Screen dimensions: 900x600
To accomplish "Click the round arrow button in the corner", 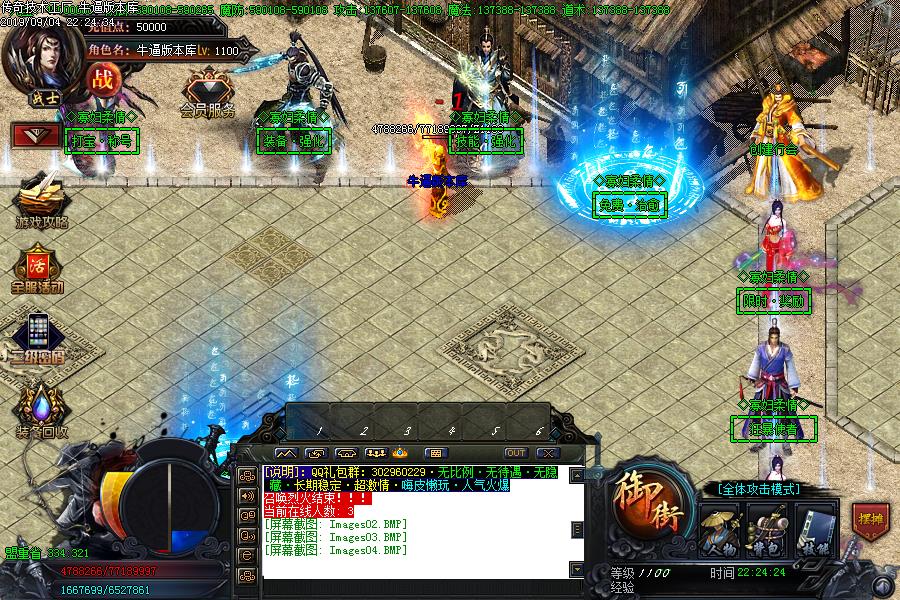I will click(x=882, y=583).
